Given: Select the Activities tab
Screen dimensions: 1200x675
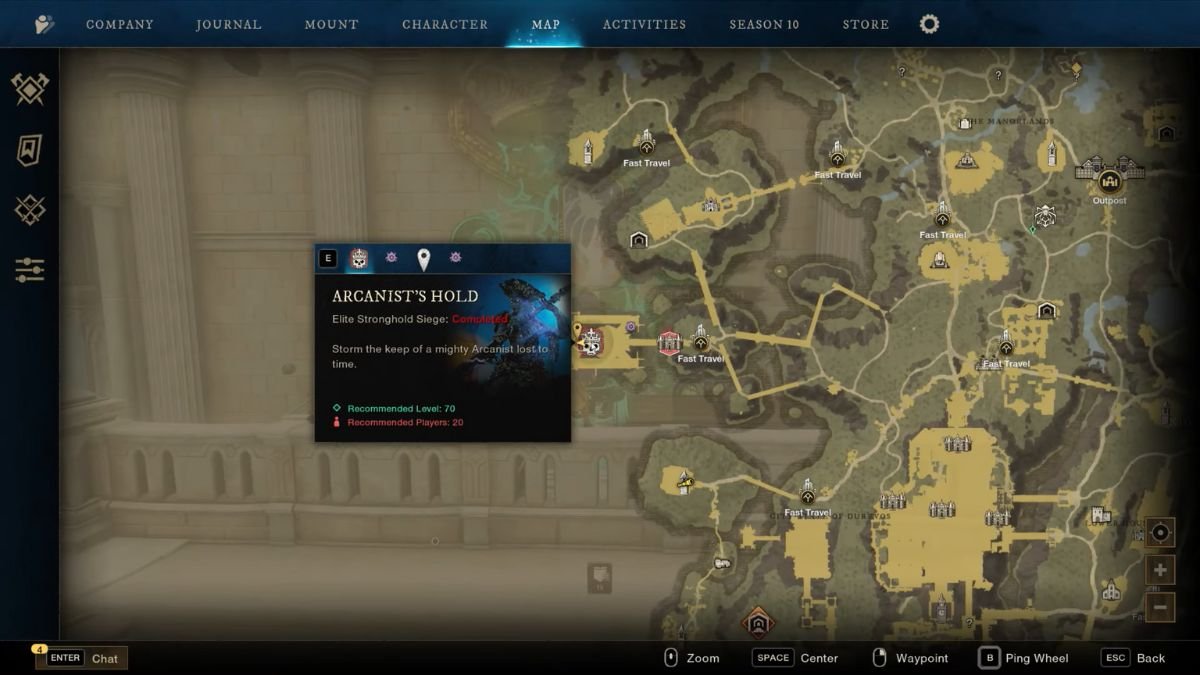Looking at the screenshot, I should [644, 24].
